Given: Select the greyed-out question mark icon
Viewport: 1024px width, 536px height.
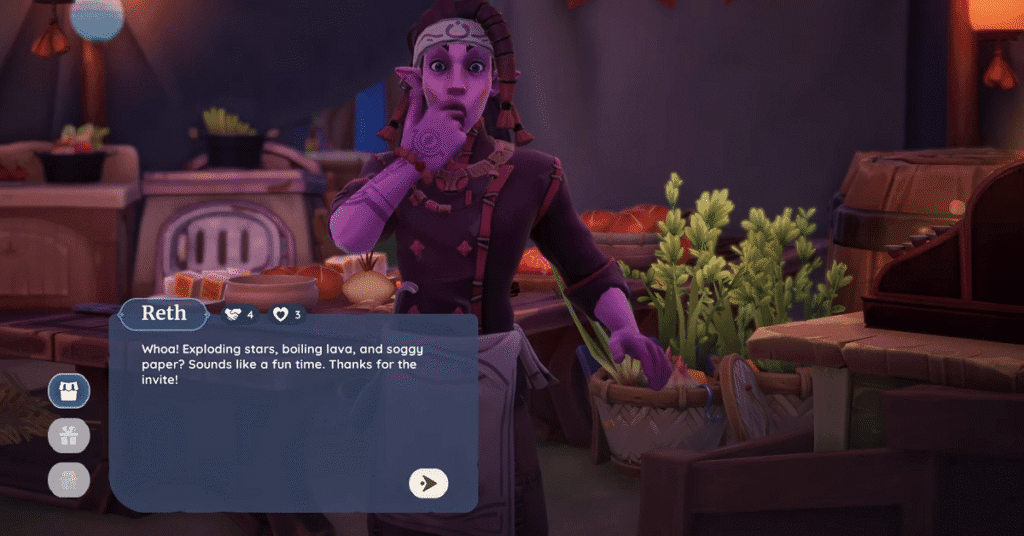Looking at the screenshot, I should pyautogui.click(x=69, y=480).
